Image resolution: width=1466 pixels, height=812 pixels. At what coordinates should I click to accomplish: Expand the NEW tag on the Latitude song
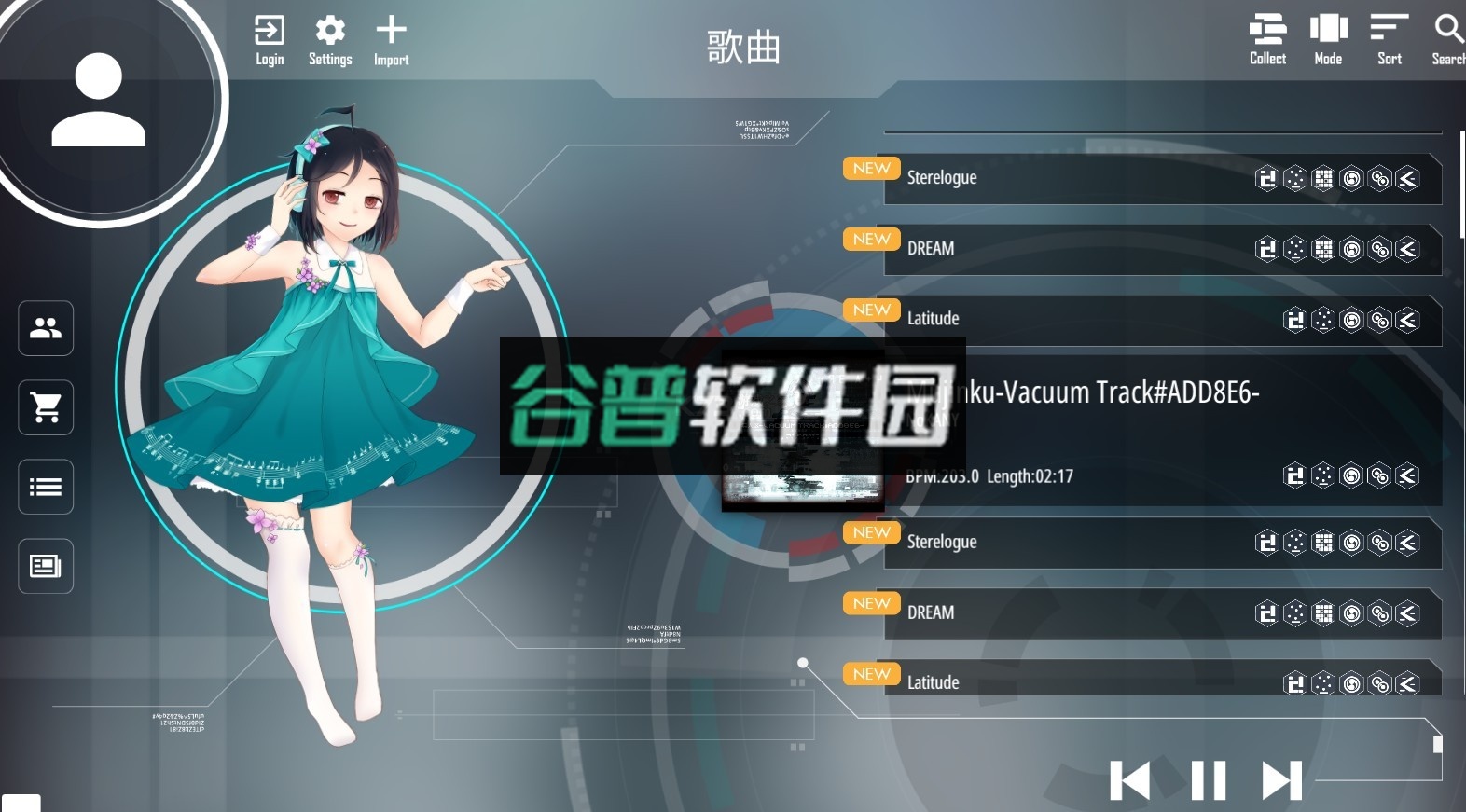(870, 310)
